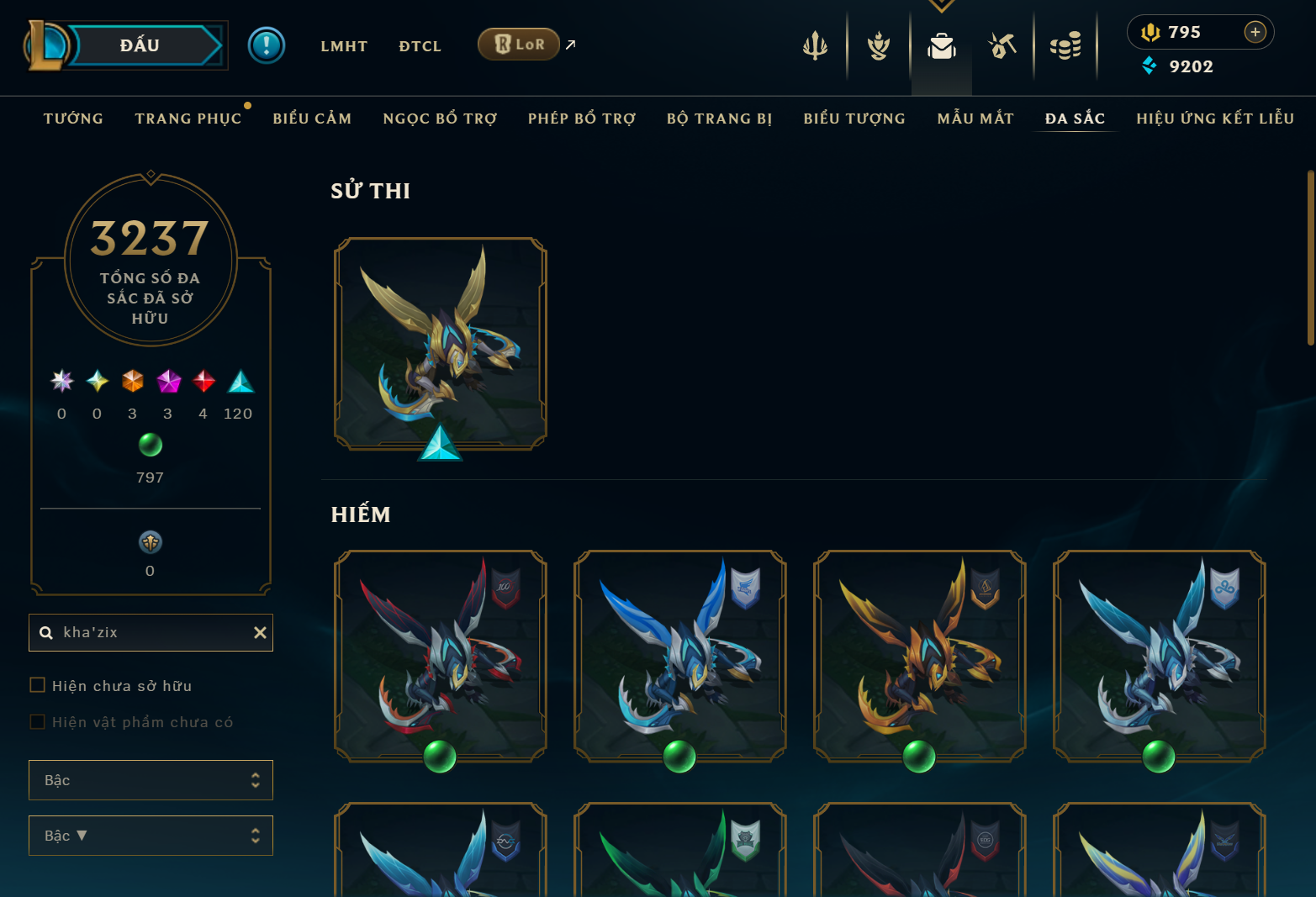The width and height of the screenshot is (1316, 897).
Task: Collapse the chevron above the Collection icon
Action: coord(941,5)
